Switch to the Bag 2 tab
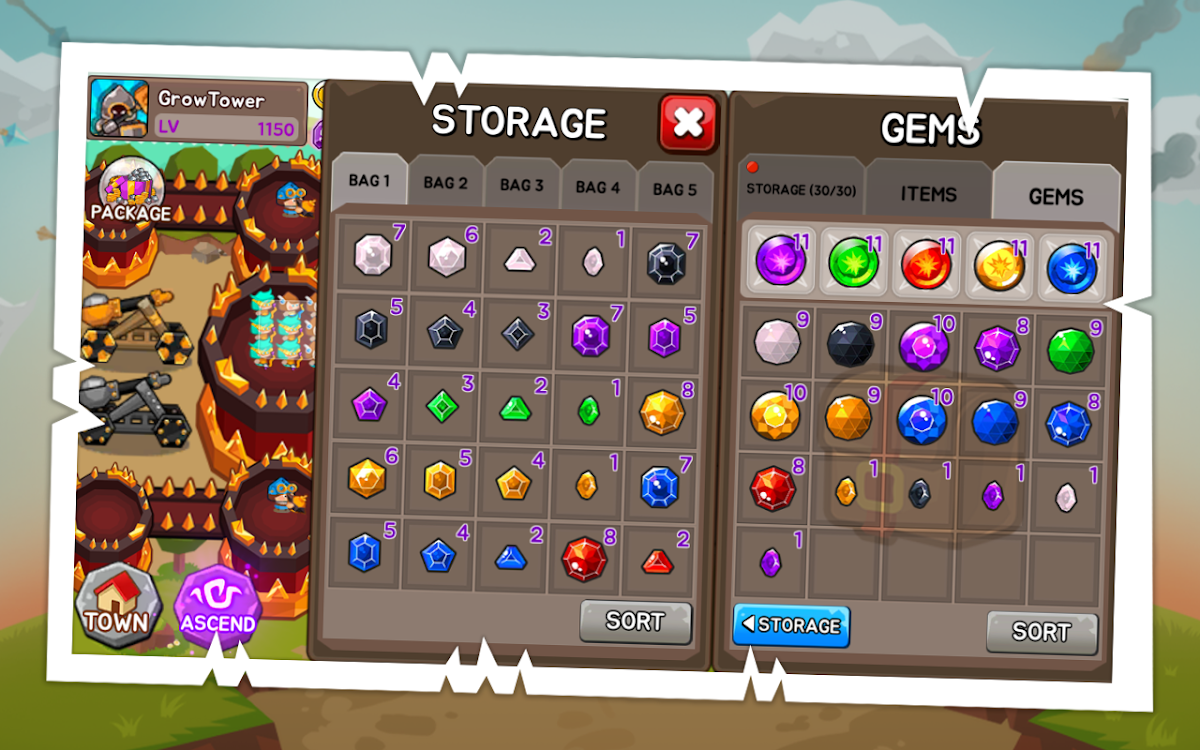 tap(445, 183)
